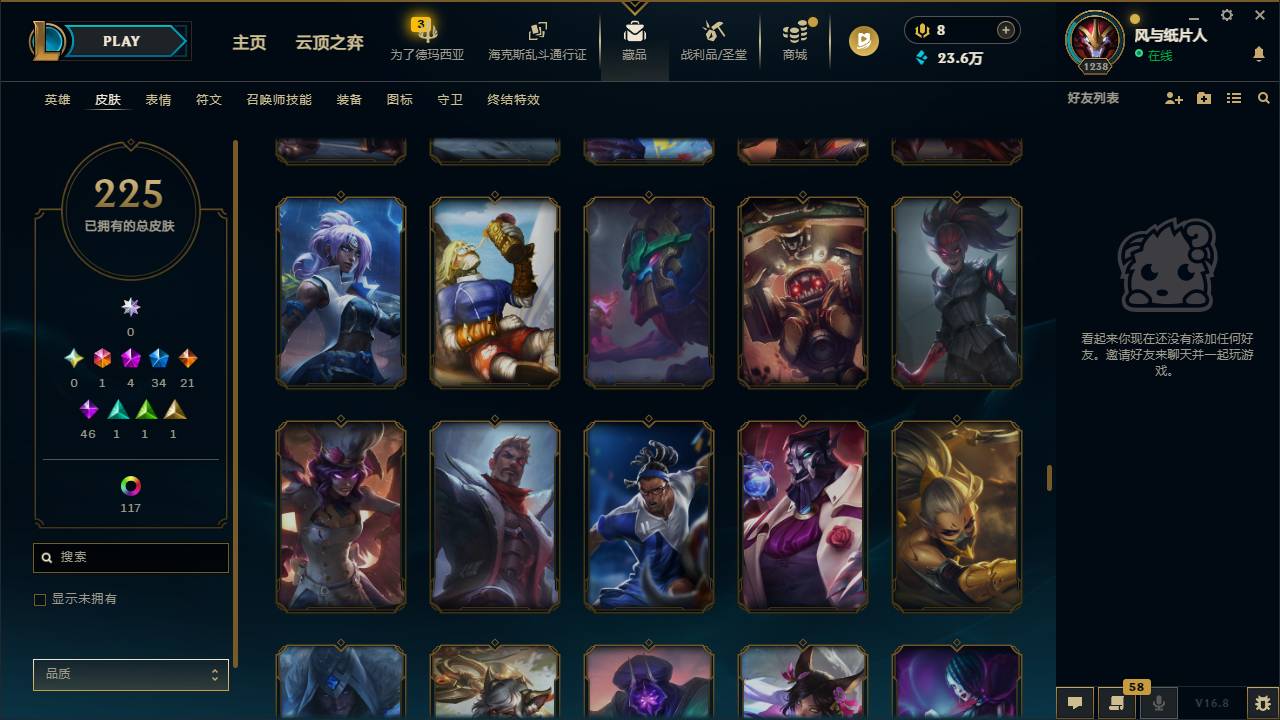The width and height of the screenshot is (1280, 720).
Task: Click the friends list search icon
Action: [1264, 98]
